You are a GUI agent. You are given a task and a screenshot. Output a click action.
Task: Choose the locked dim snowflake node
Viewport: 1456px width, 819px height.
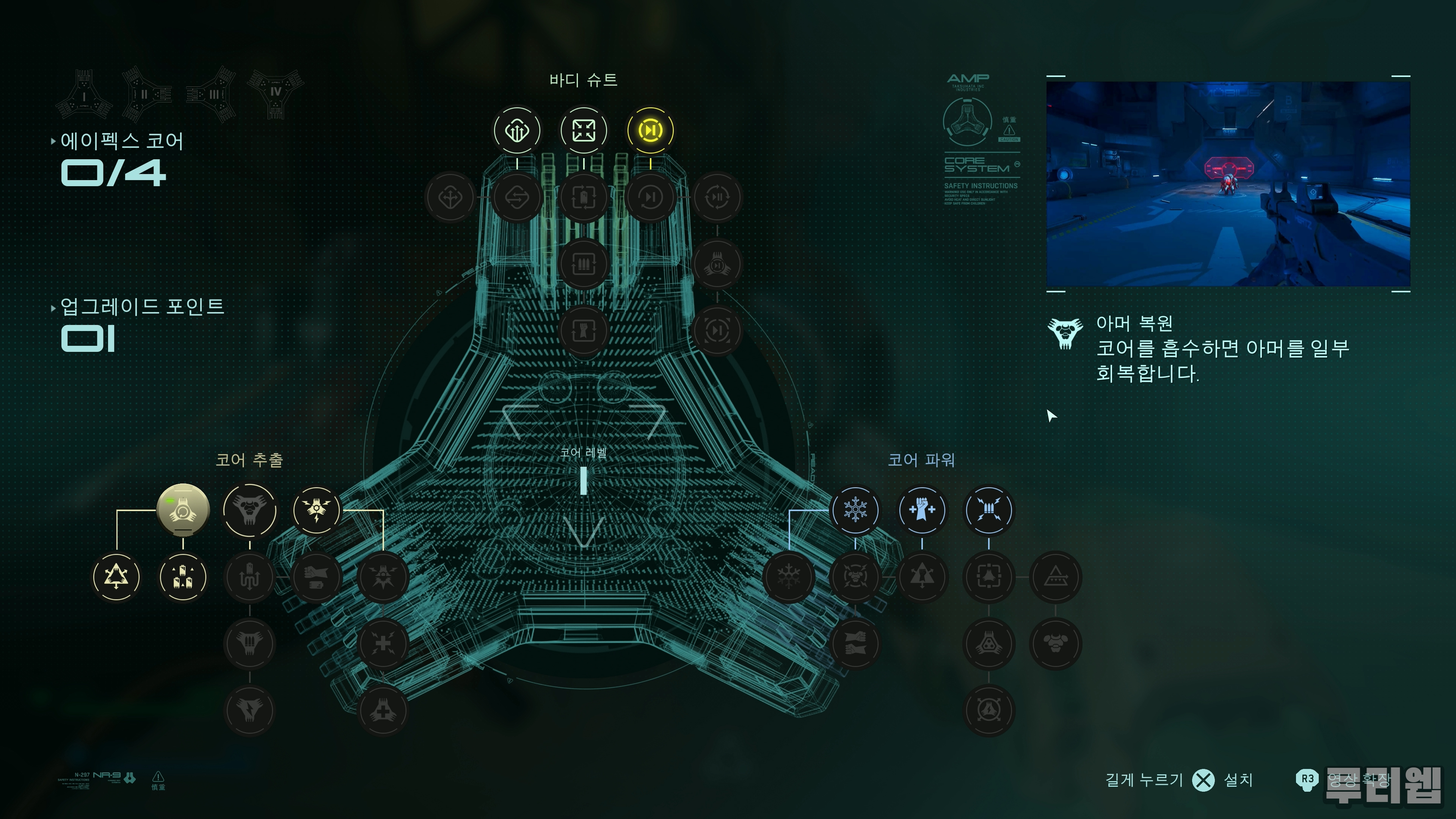coord(788,577)
